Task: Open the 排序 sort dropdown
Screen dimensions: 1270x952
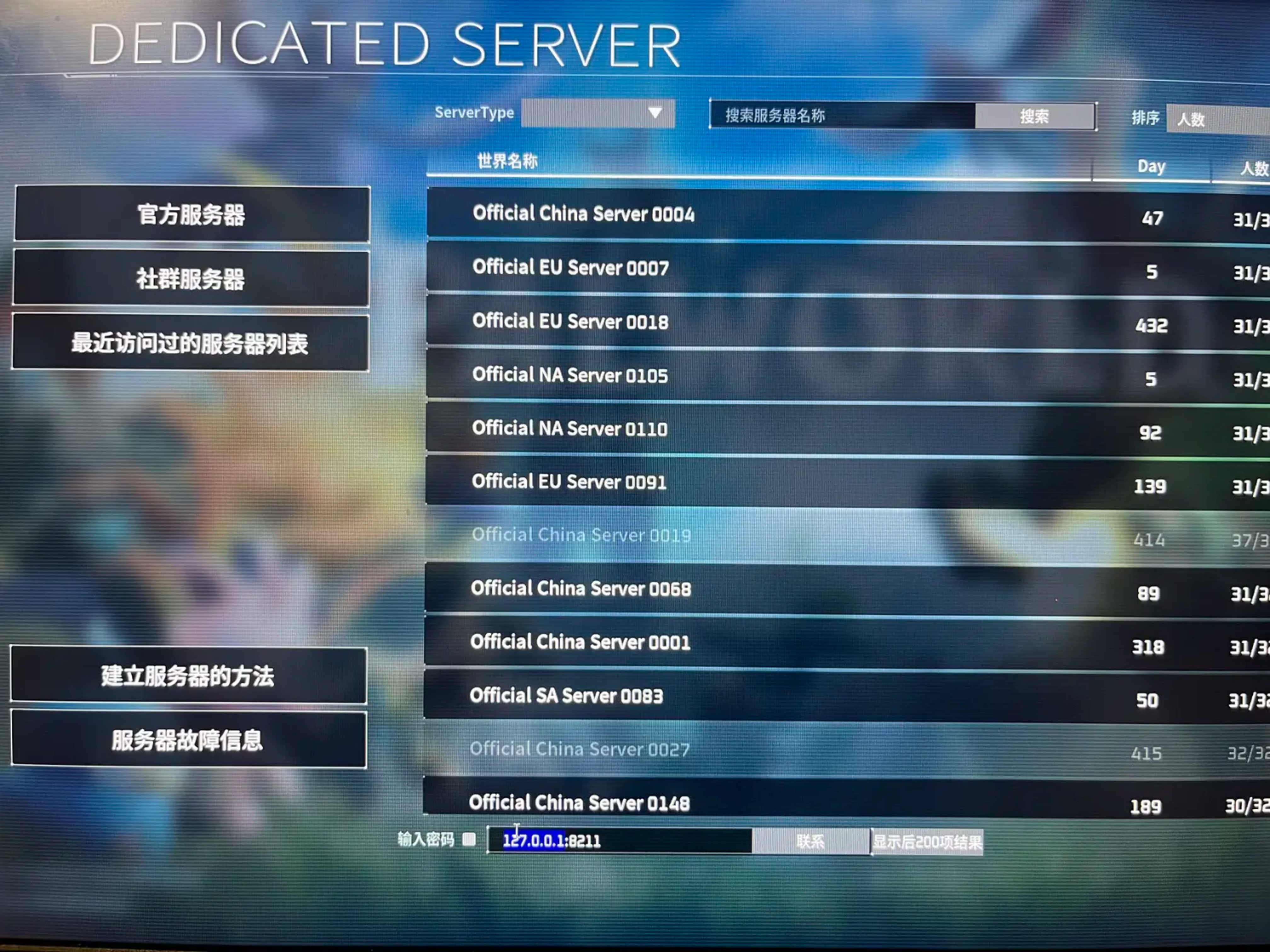Action: click(x=1217, y=119)
